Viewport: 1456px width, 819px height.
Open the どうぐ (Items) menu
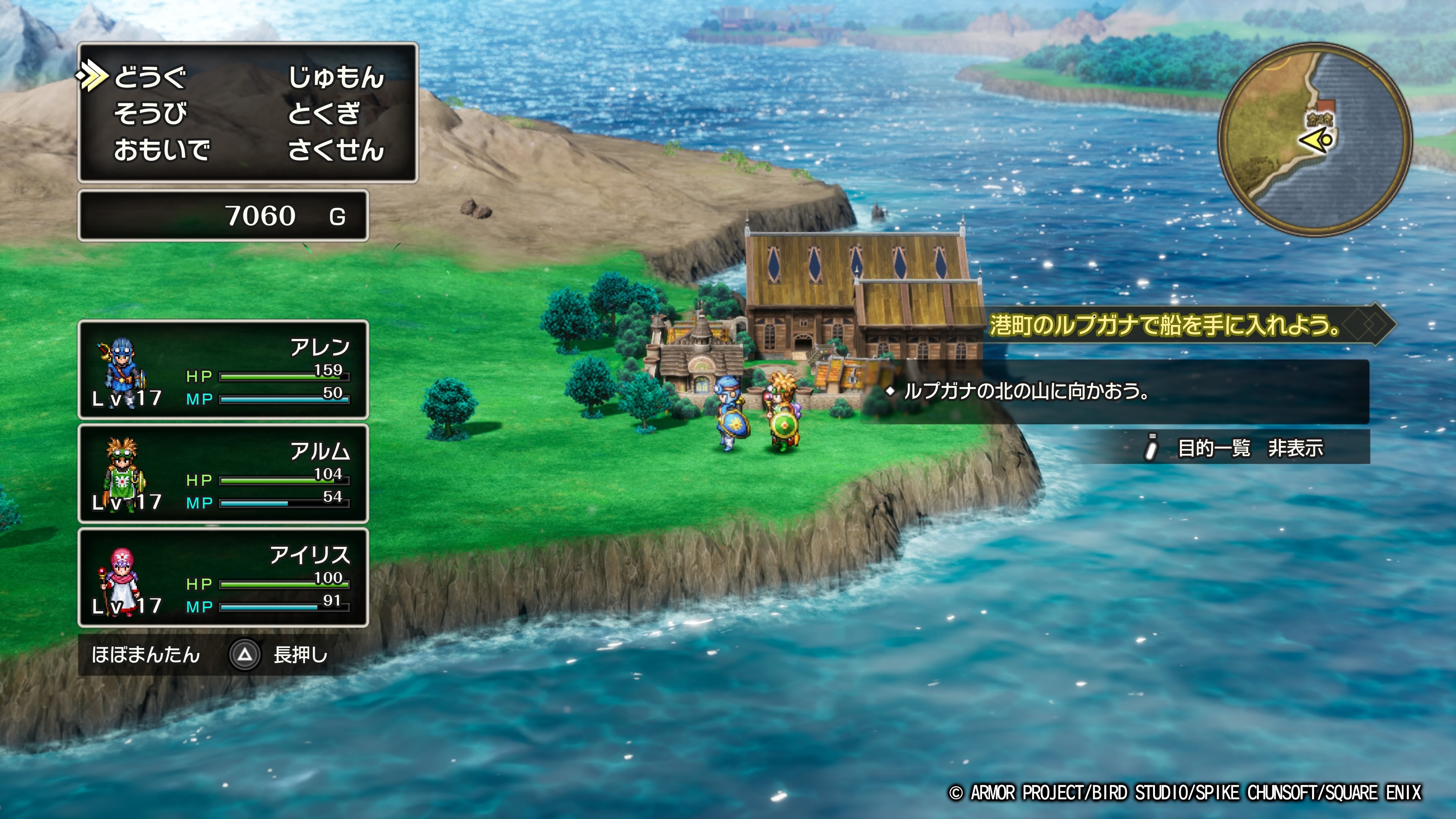click(x=150, y=77)
